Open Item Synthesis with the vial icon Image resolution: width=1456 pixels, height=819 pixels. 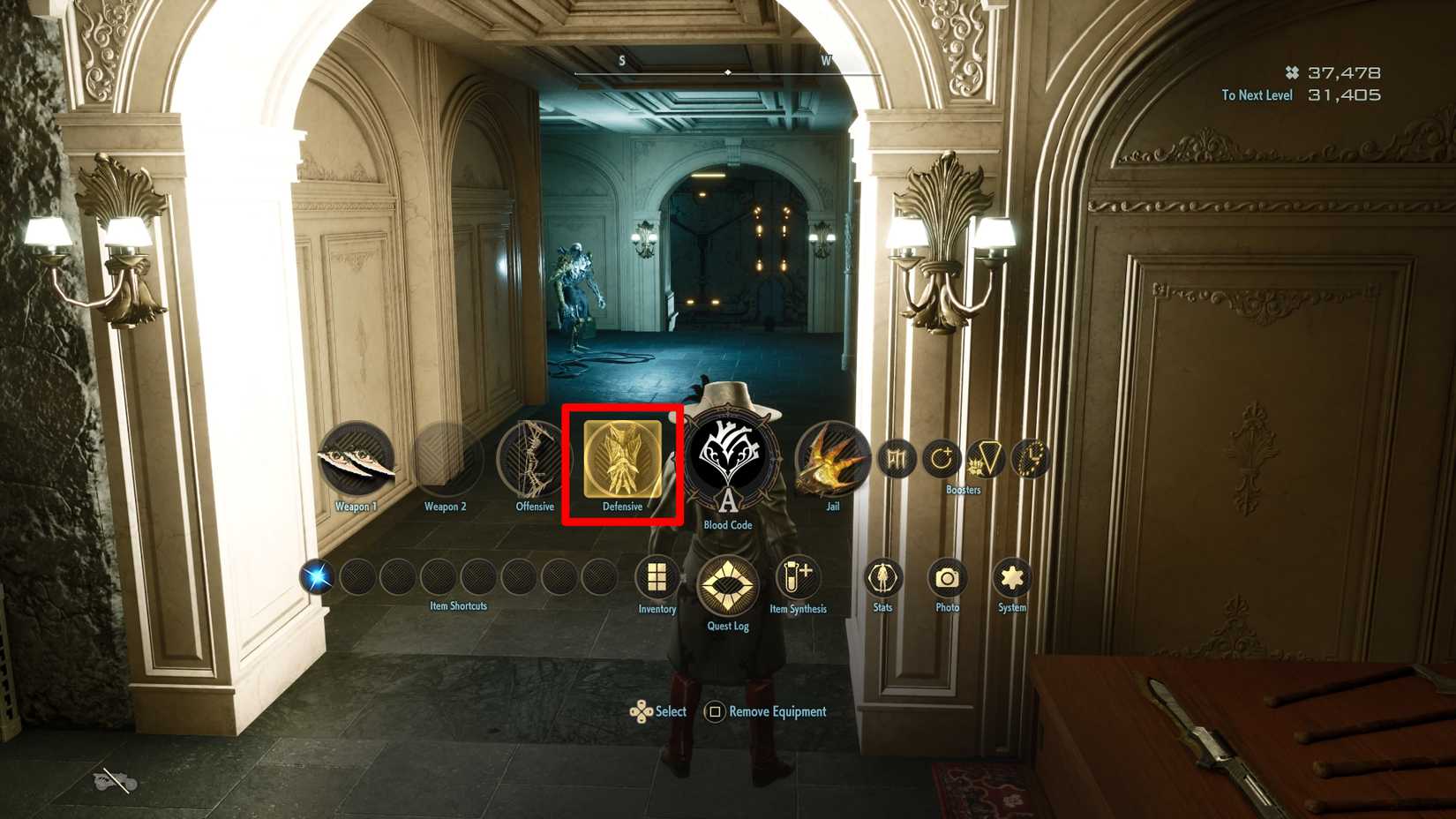coord(799,578)
